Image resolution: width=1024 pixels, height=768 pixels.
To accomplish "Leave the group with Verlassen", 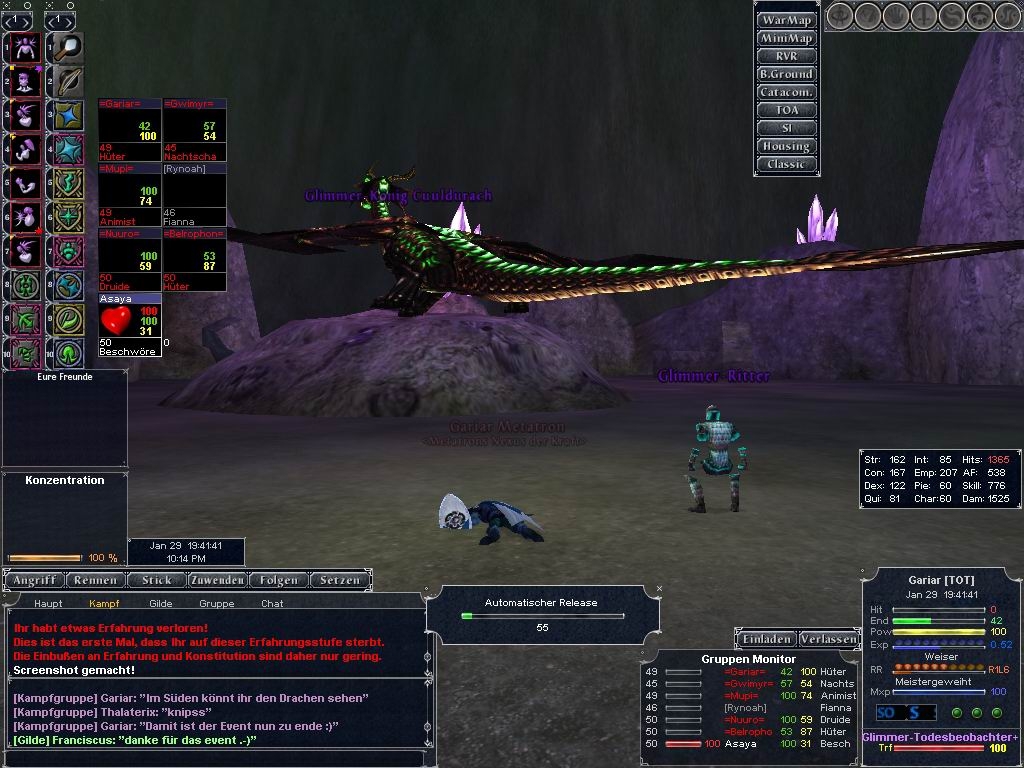I will tap(828, 639).
